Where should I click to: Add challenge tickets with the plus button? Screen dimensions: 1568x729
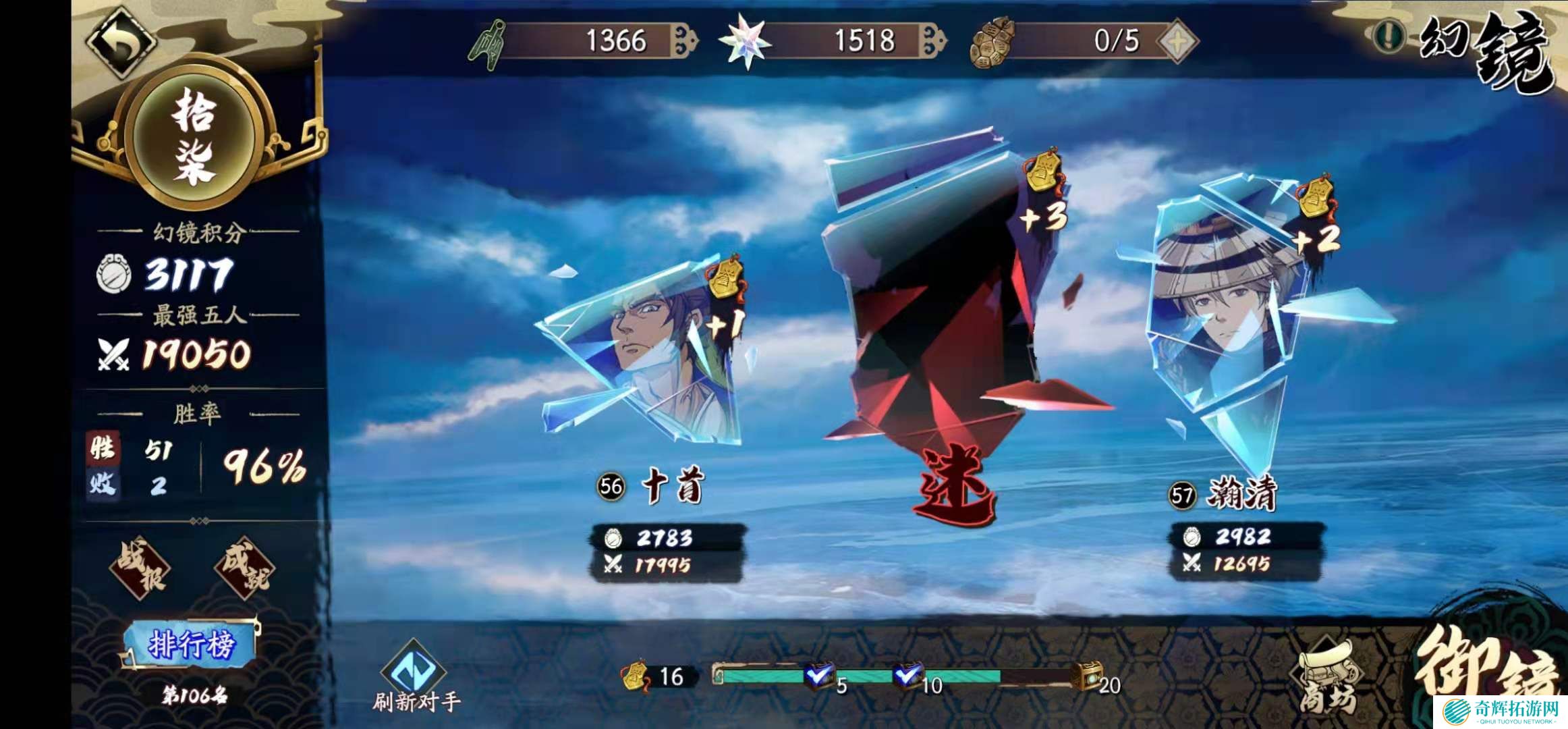coord(1178,40)
